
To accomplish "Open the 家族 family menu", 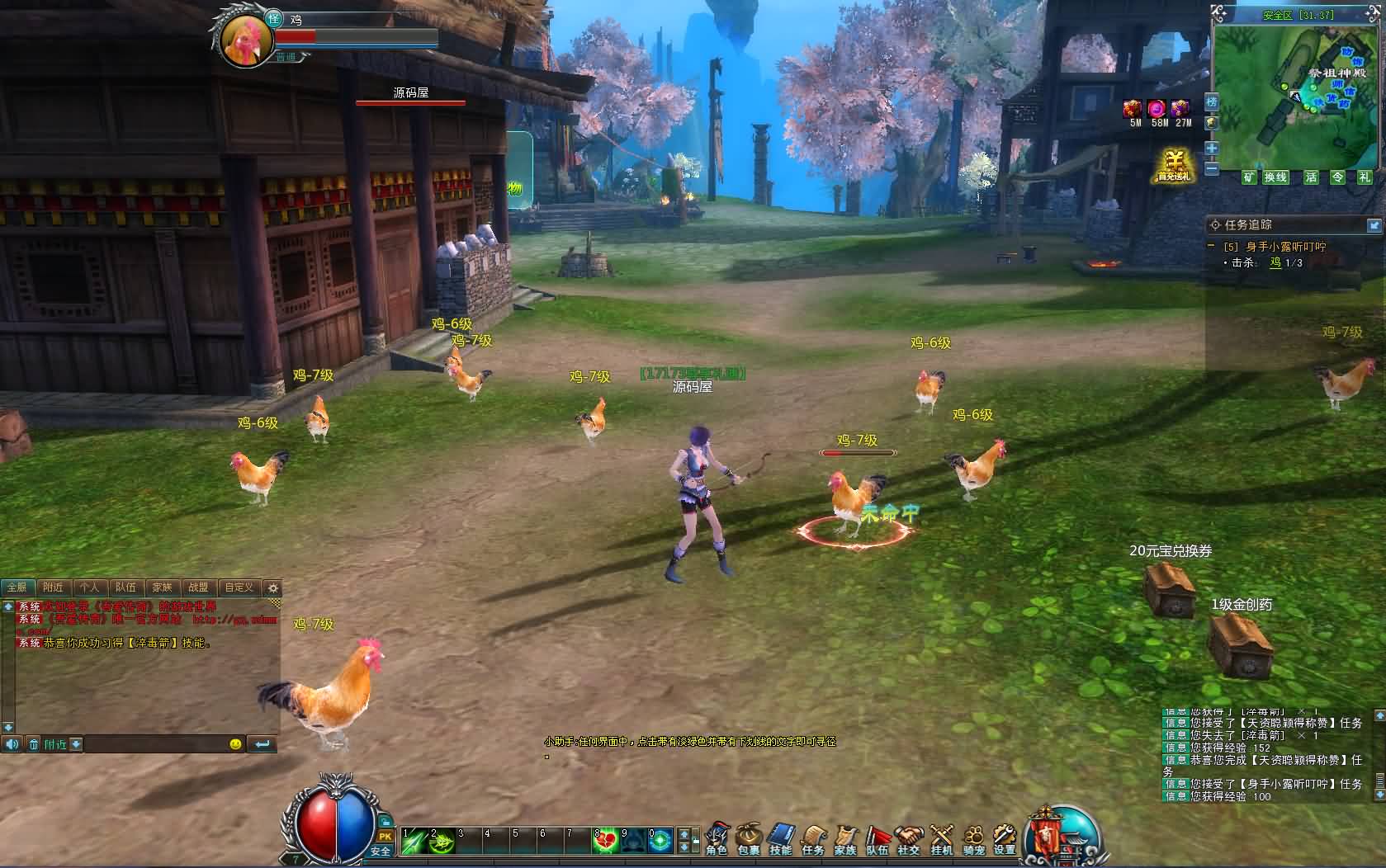I will 845,838.
